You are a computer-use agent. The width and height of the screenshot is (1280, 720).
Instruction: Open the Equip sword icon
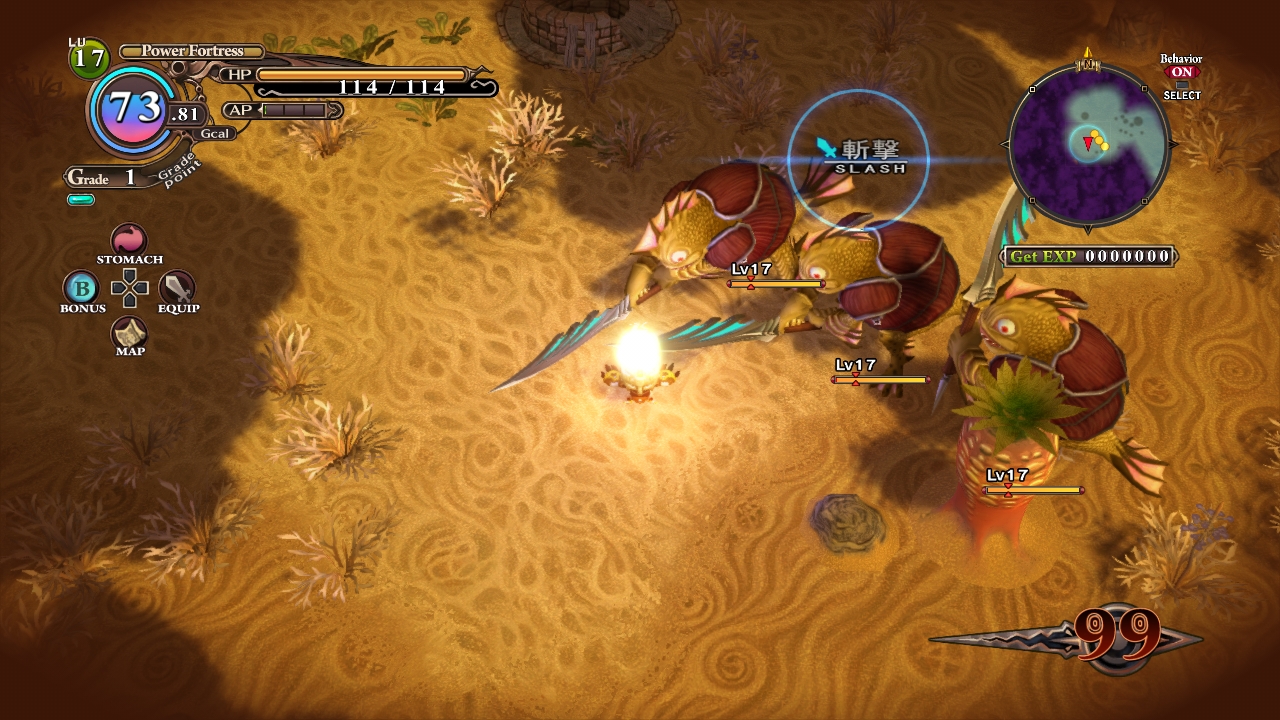coord(177,288)
